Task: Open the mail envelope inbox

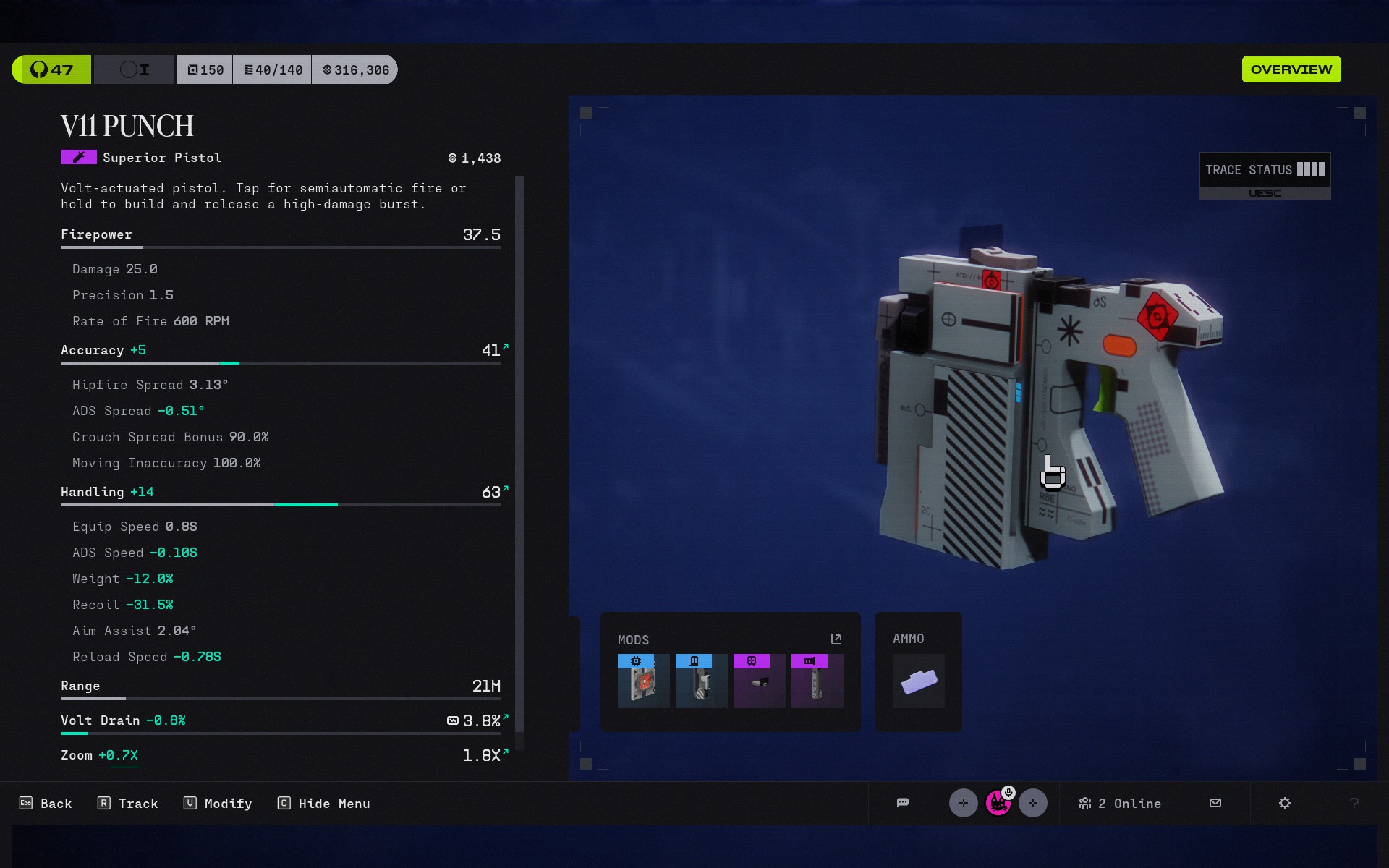Action: pyautogui.click(x=1215, y=803)
